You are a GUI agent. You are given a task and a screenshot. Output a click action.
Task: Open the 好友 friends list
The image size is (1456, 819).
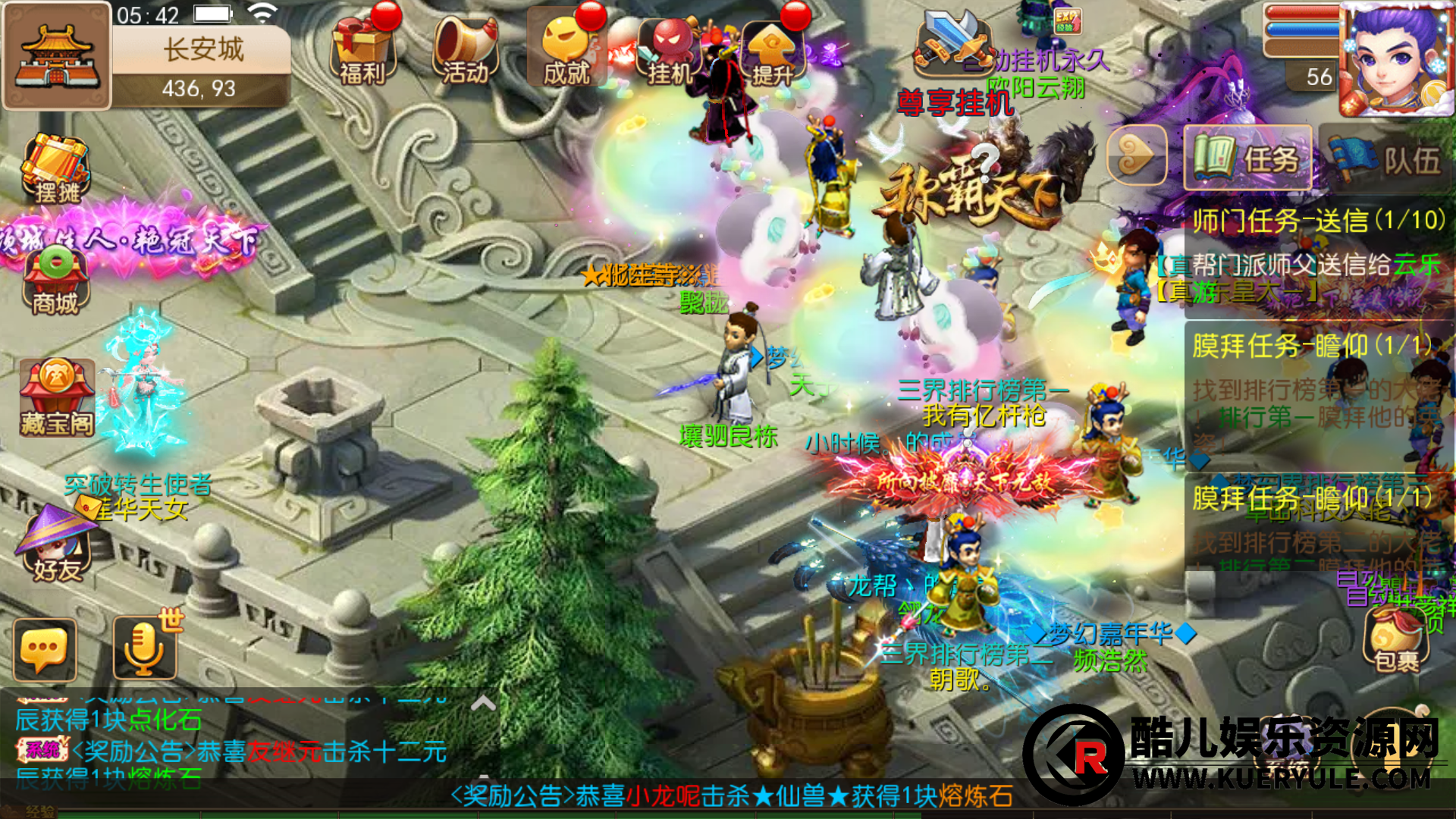coord(55,546)
